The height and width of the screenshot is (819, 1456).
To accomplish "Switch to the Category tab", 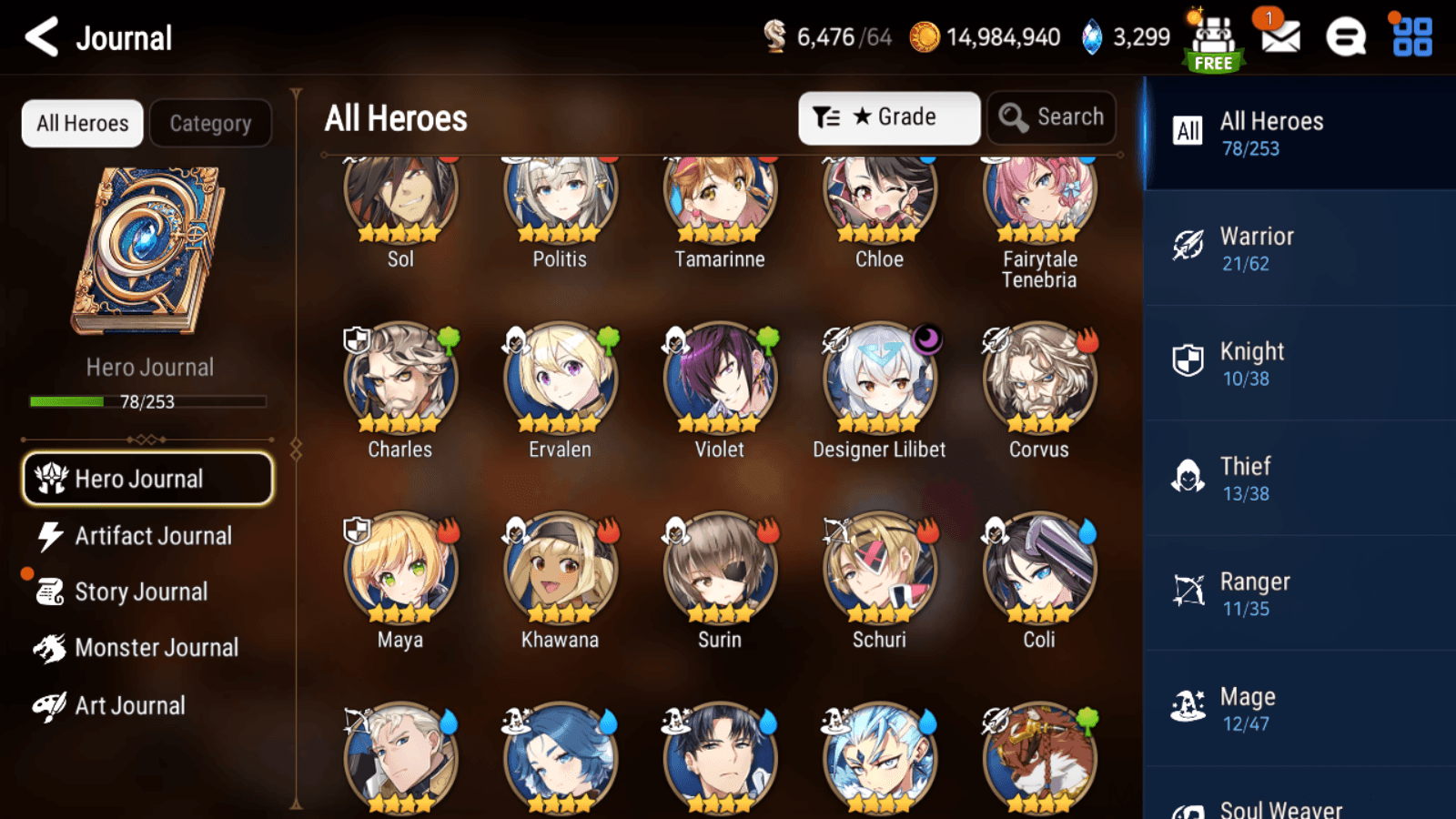I will coord(211,123).
